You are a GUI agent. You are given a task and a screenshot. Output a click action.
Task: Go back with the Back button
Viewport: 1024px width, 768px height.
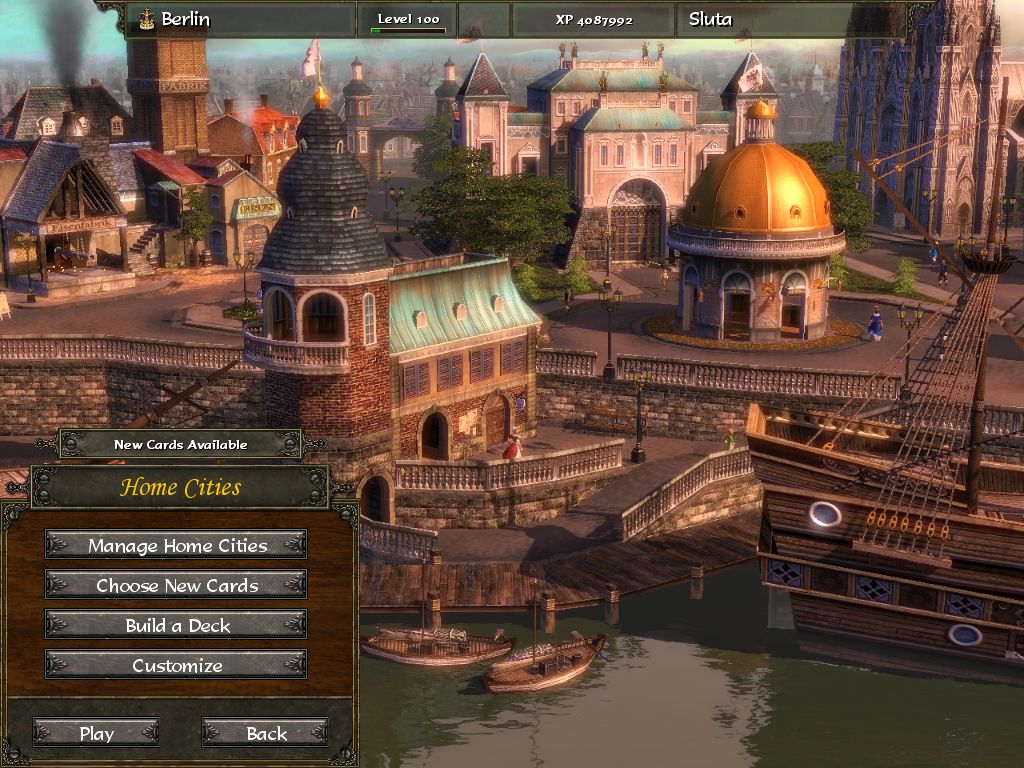coord(265,733)
